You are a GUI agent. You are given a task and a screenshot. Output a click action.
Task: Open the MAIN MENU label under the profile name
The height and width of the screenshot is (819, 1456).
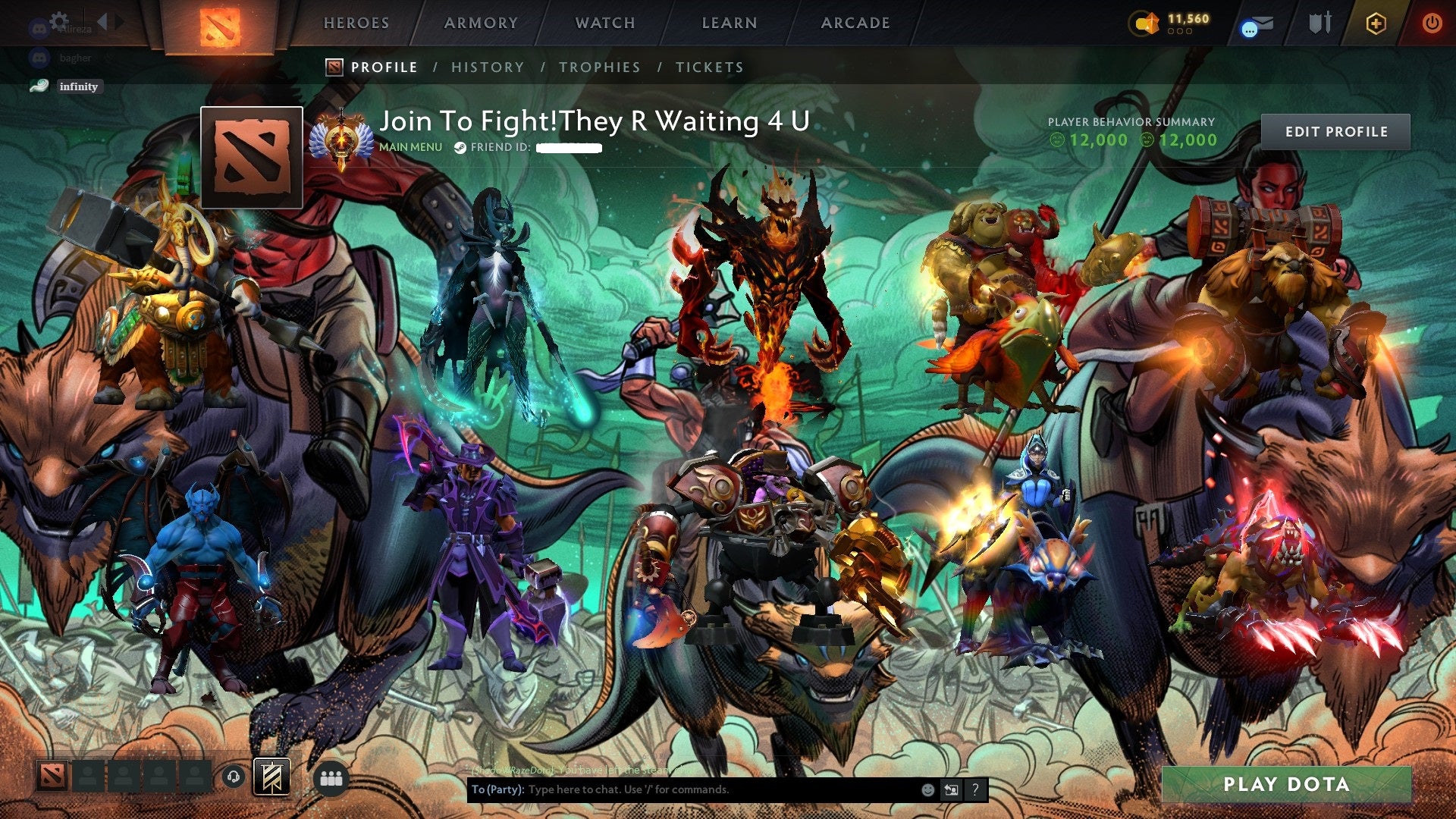(410, 147)
